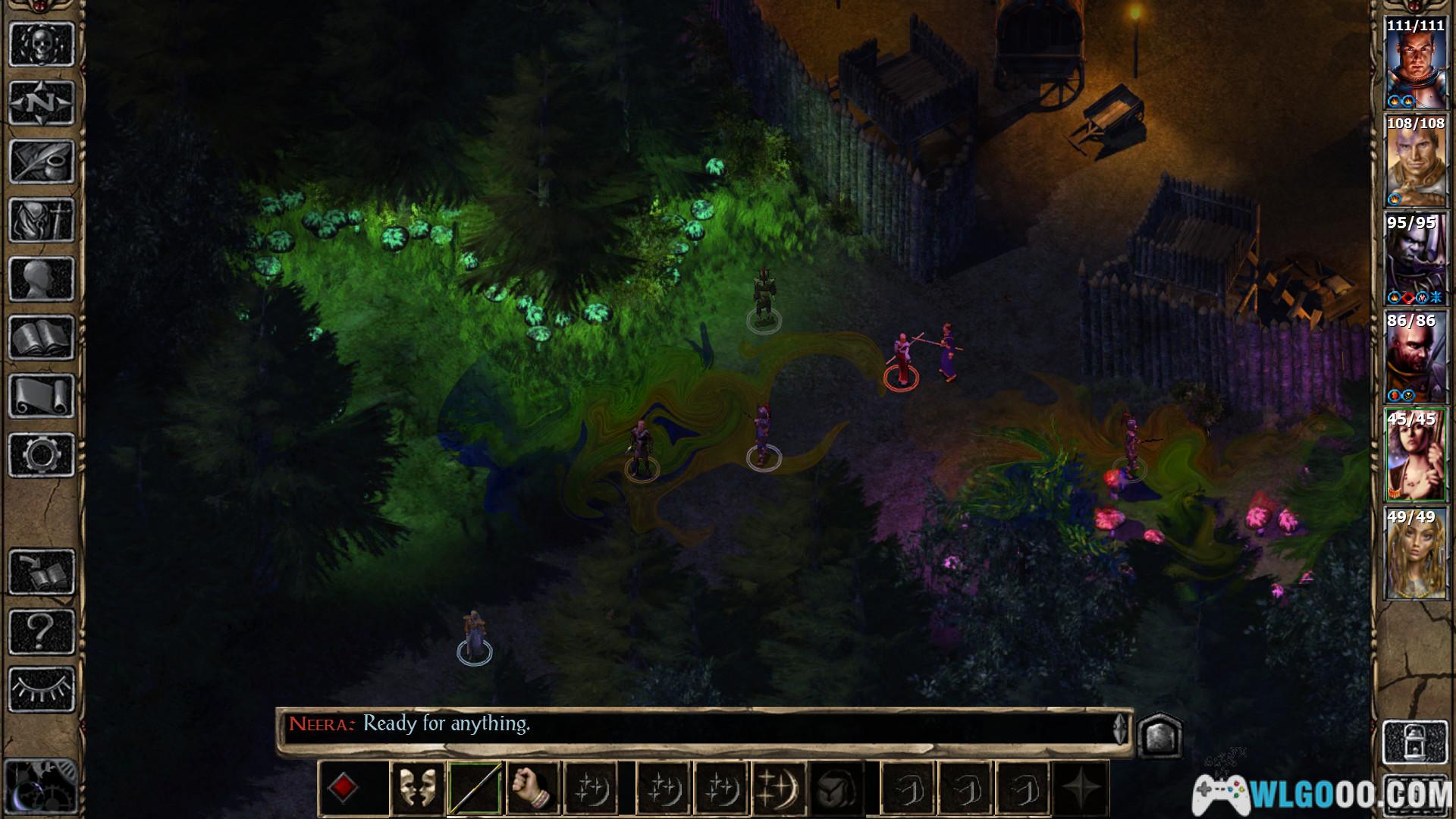Open the mage spellbook
Viewport: 1456px width, 819px height.
[42, 338]
